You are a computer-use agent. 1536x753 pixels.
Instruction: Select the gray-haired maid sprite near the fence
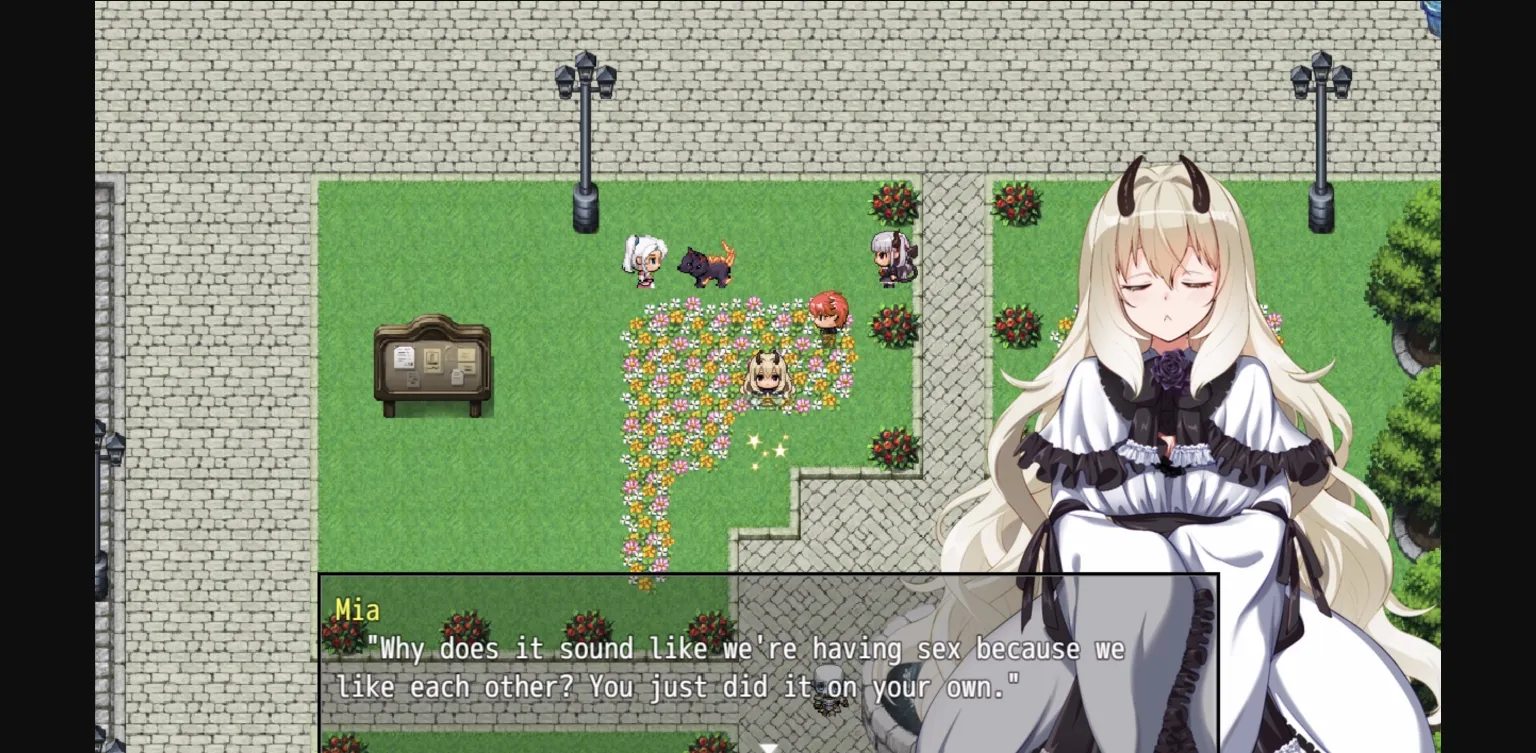click(893, 258)
